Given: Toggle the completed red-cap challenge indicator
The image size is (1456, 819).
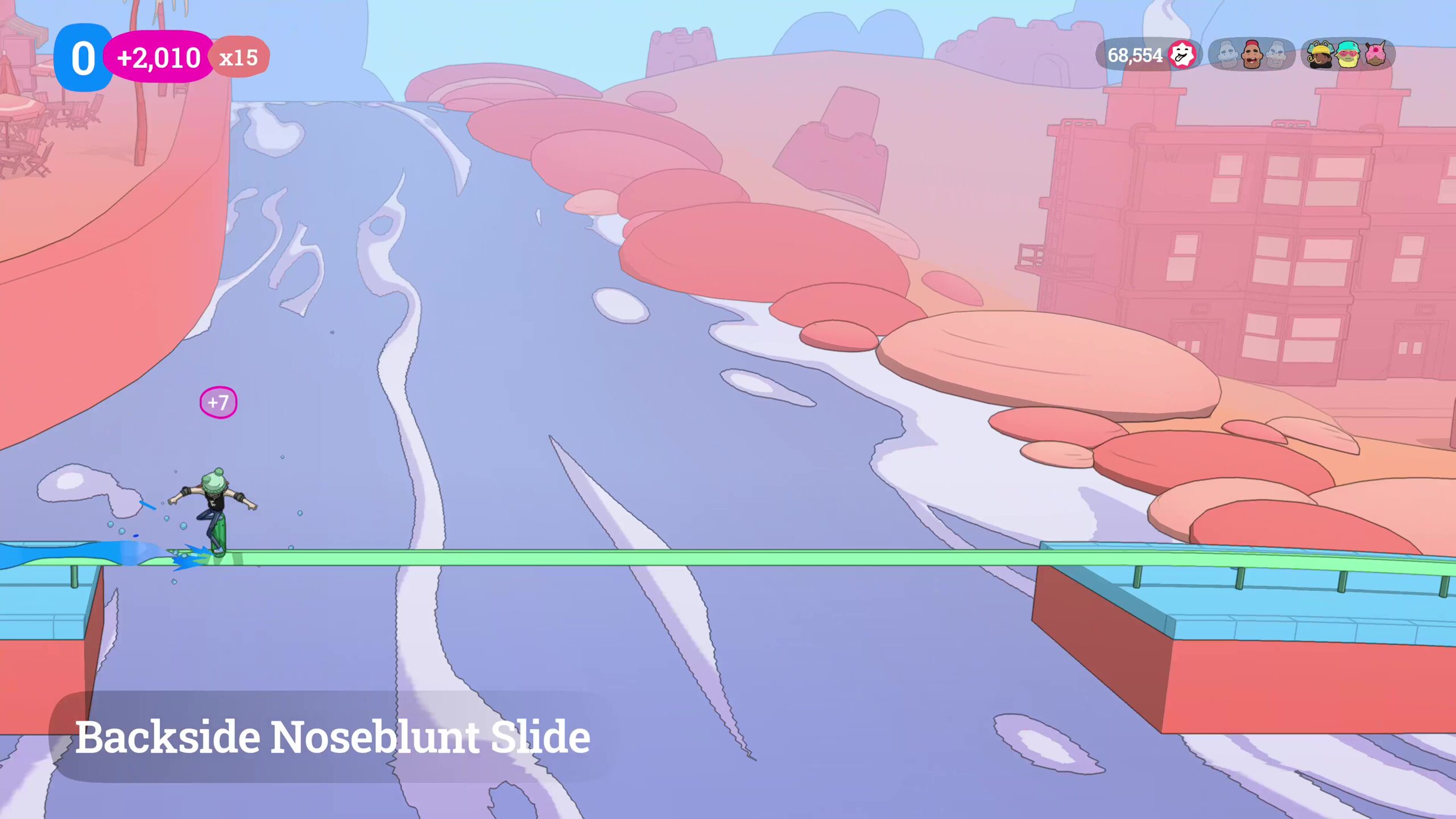Looking at the screenshot, I should click(1251, 55).
